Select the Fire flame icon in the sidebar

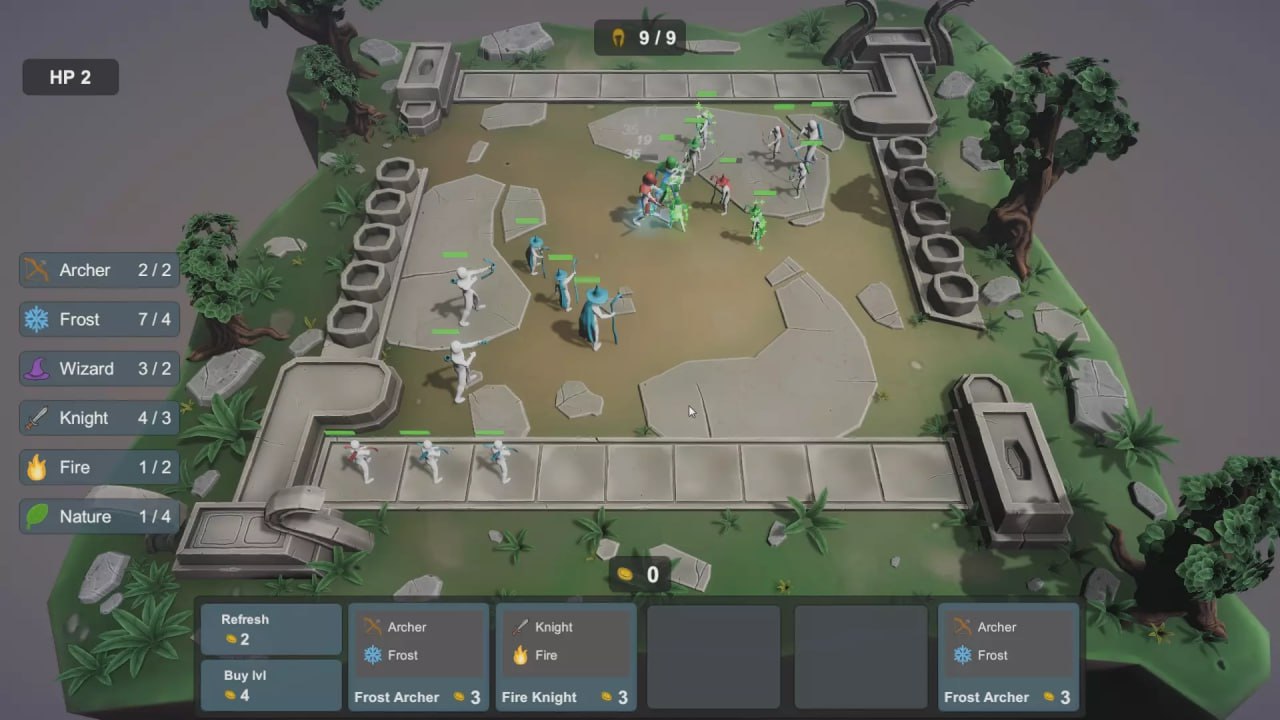tap(37, 467)
